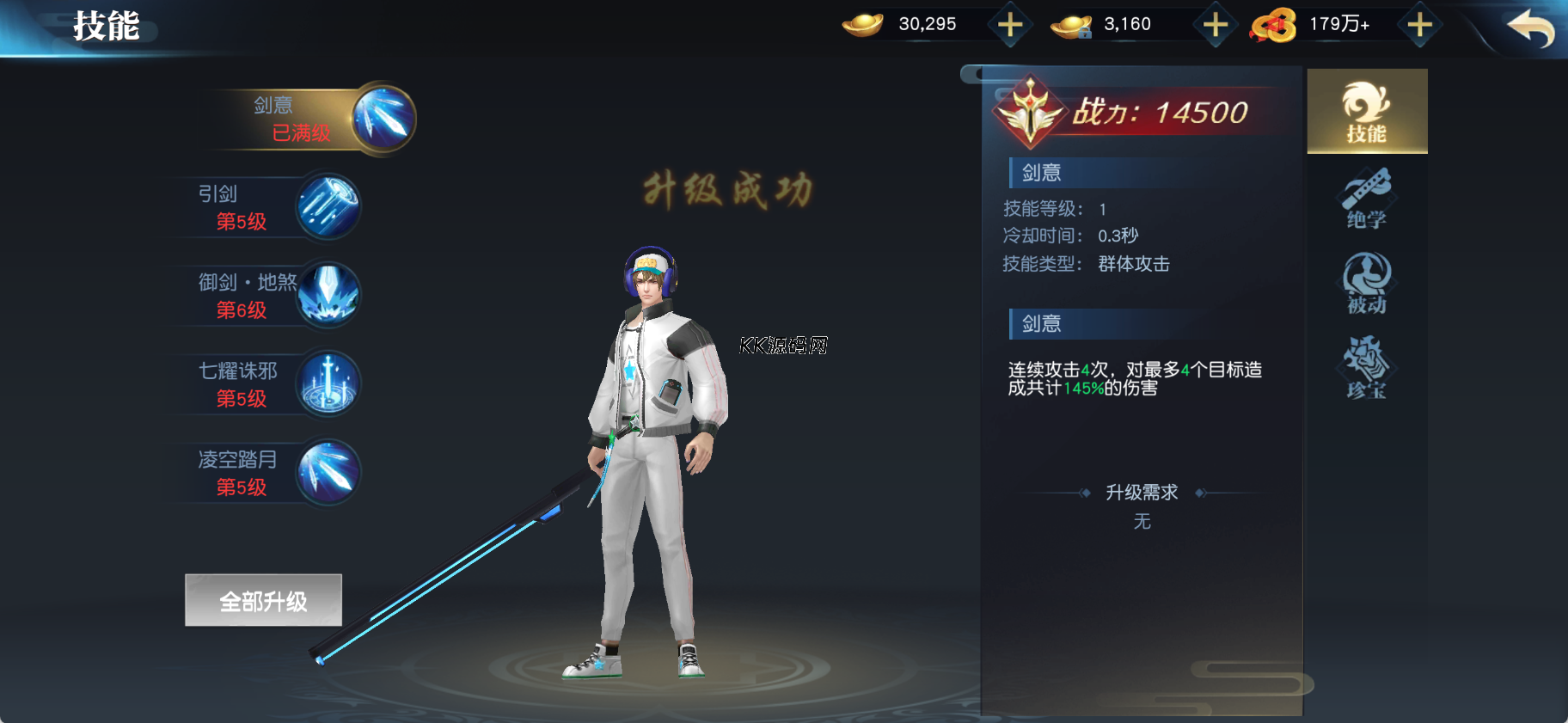The width and height of the screenshot is (1568, 723).
Task: Open the 绝学 tab
Action: click(x=1366, y=199)
